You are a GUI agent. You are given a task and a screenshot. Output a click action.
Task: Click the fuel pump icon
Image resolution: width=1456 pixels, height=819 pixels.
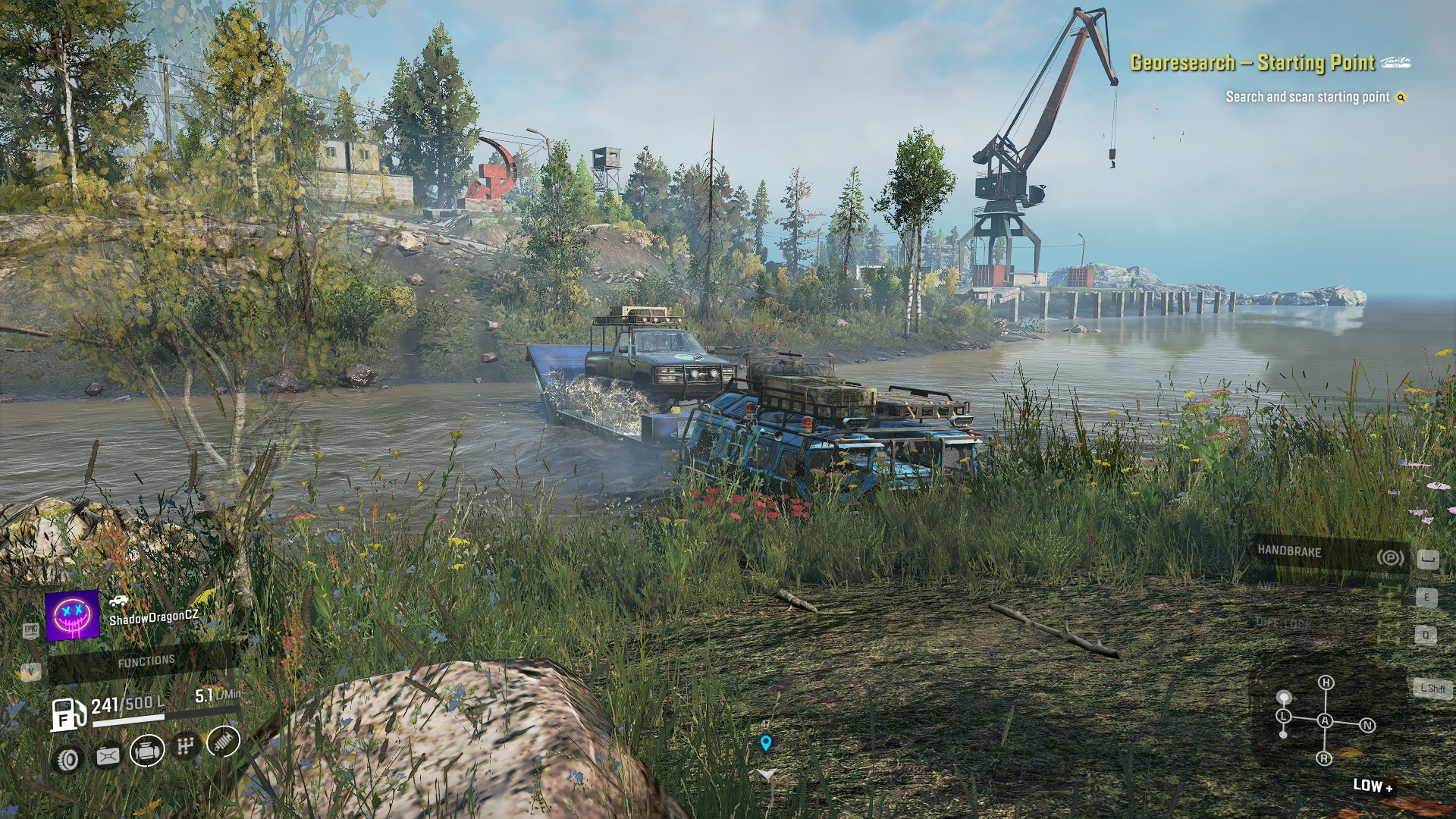point(68,714)
